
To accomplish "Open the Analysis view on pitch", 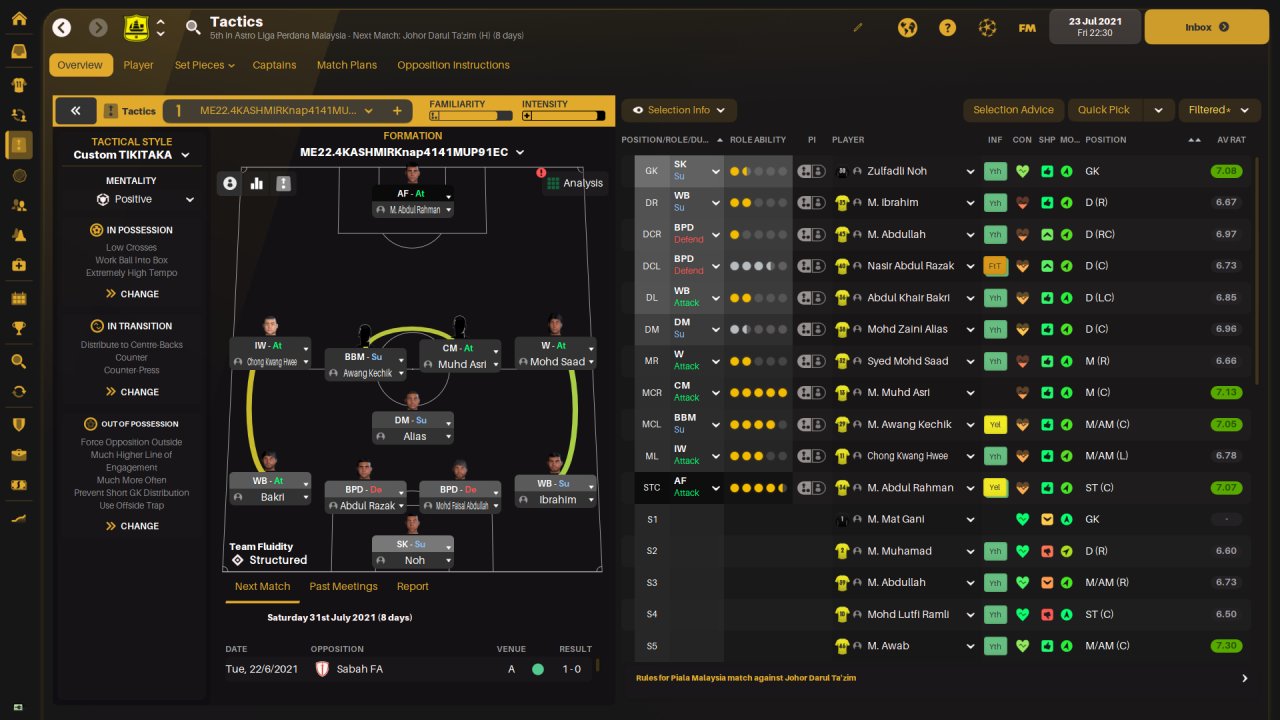I will click(574, 183).
